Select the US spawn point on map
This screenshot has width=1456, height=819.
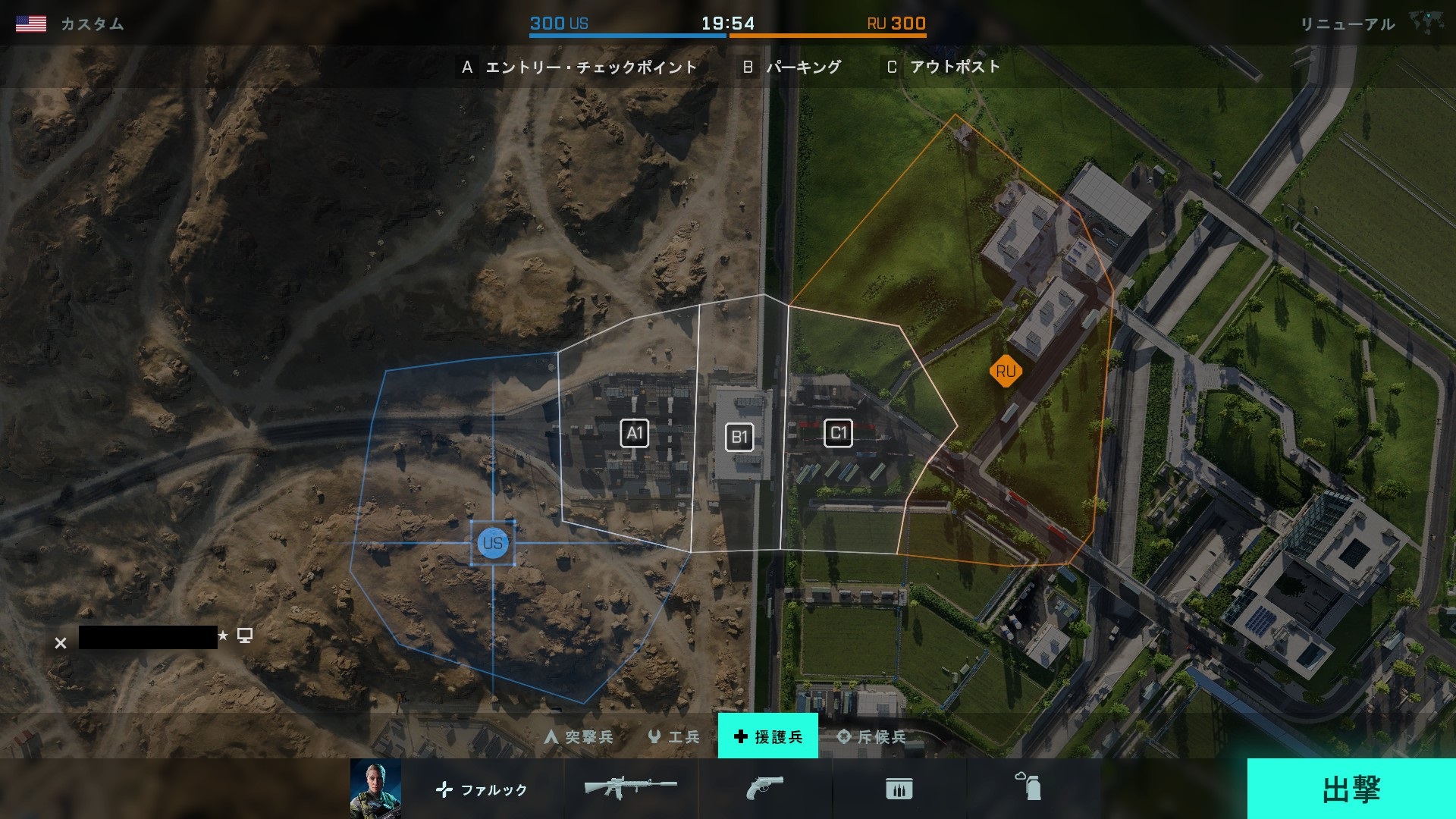493,543
